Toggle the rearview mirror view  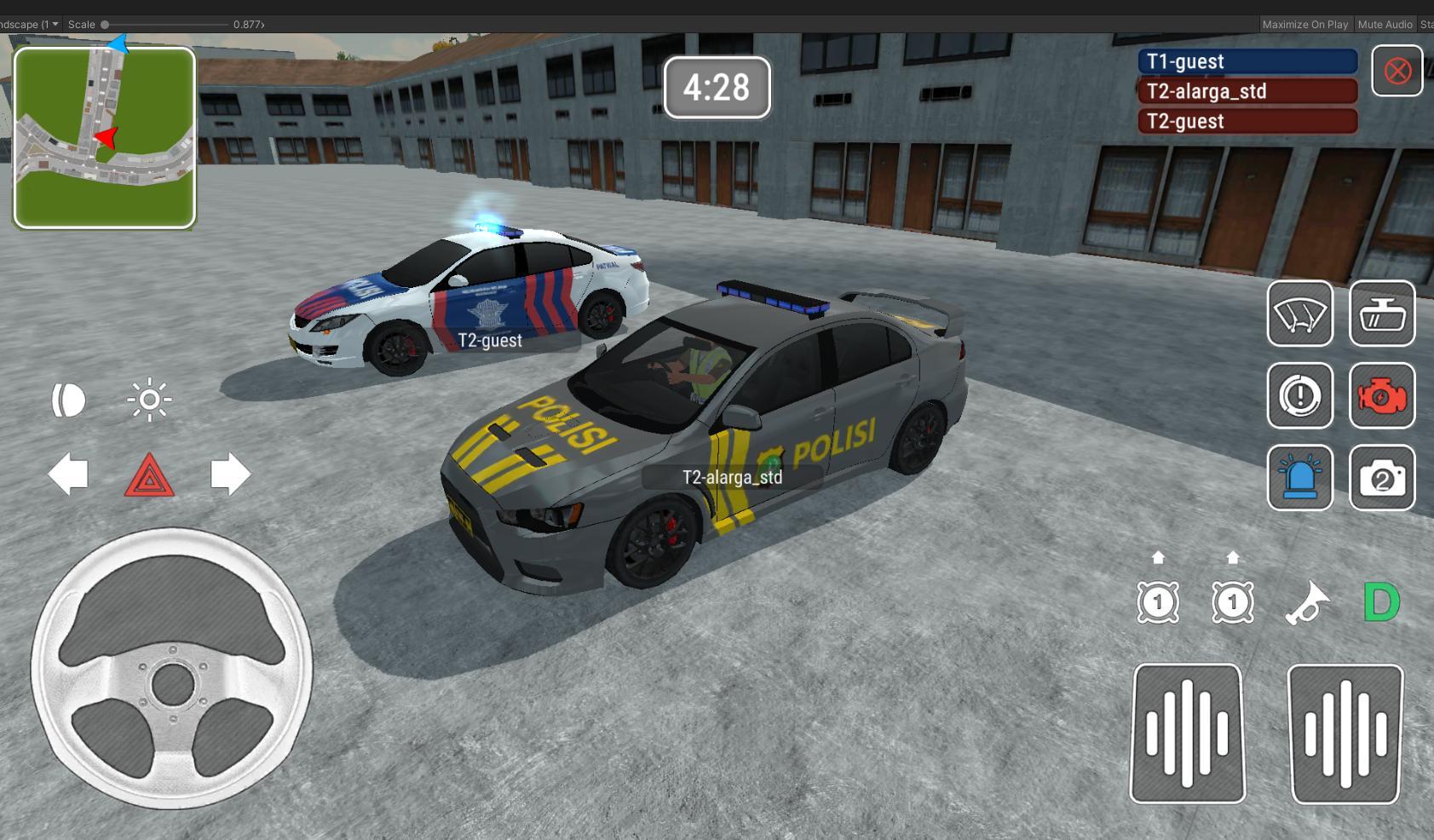click(x=1382, y=314)
